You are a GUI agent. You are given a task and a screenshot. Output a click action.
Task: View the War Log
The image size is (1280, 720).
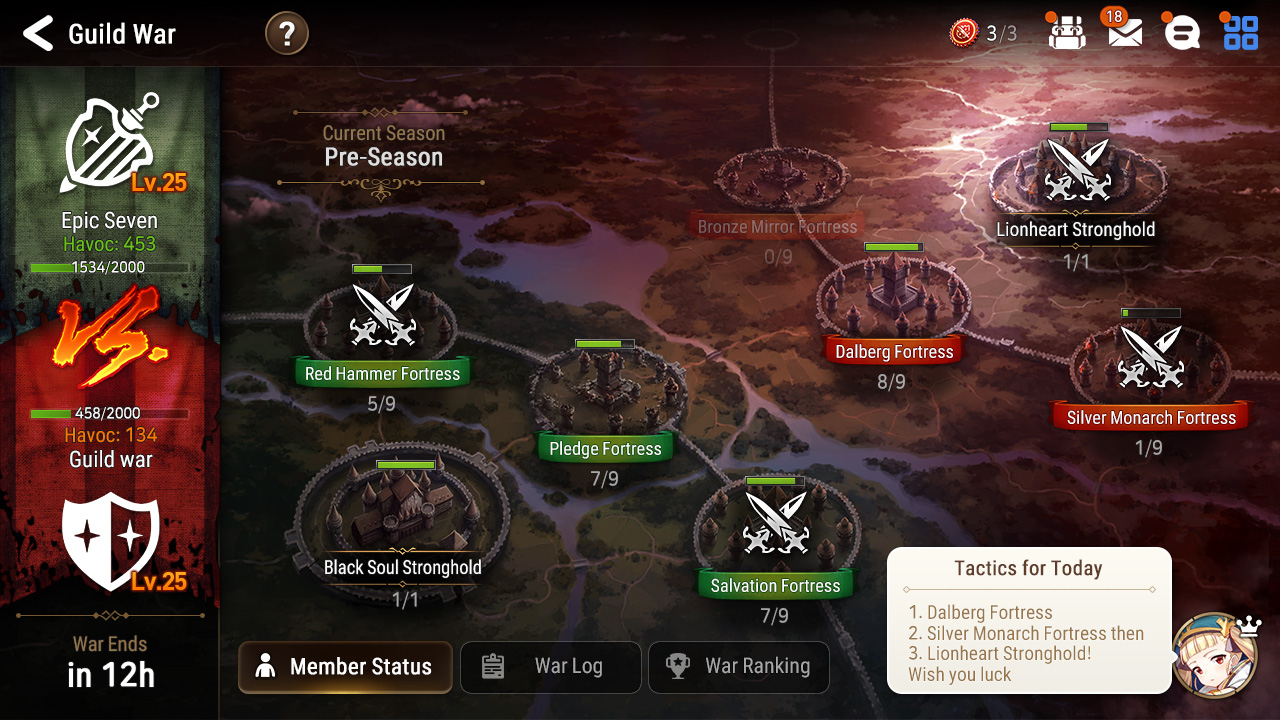[550, 667]
